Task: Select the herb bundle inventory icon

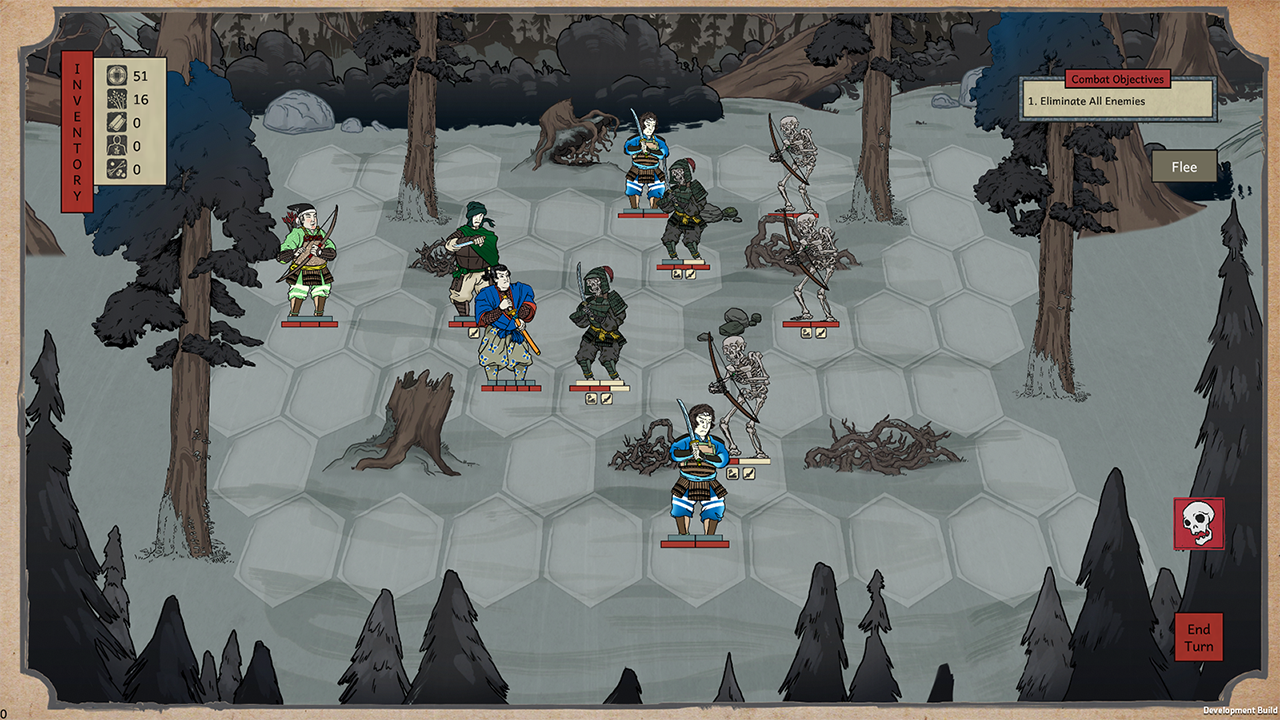Action: click(117, 99)
